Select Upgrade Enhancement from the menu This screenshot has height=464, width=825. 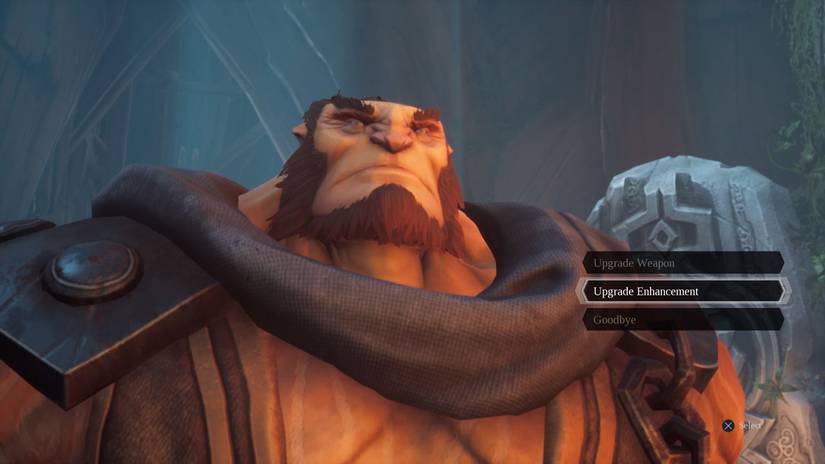coord(683,291)
